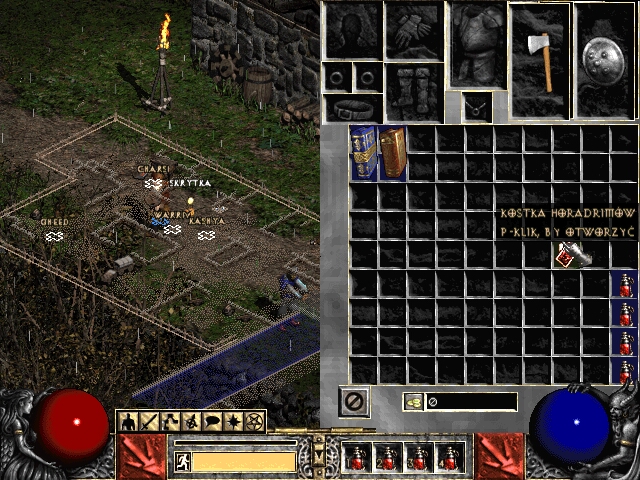Toggle run mode with the running man icon
The height and width of the screenshot is (480, 640).
(182, 461)
